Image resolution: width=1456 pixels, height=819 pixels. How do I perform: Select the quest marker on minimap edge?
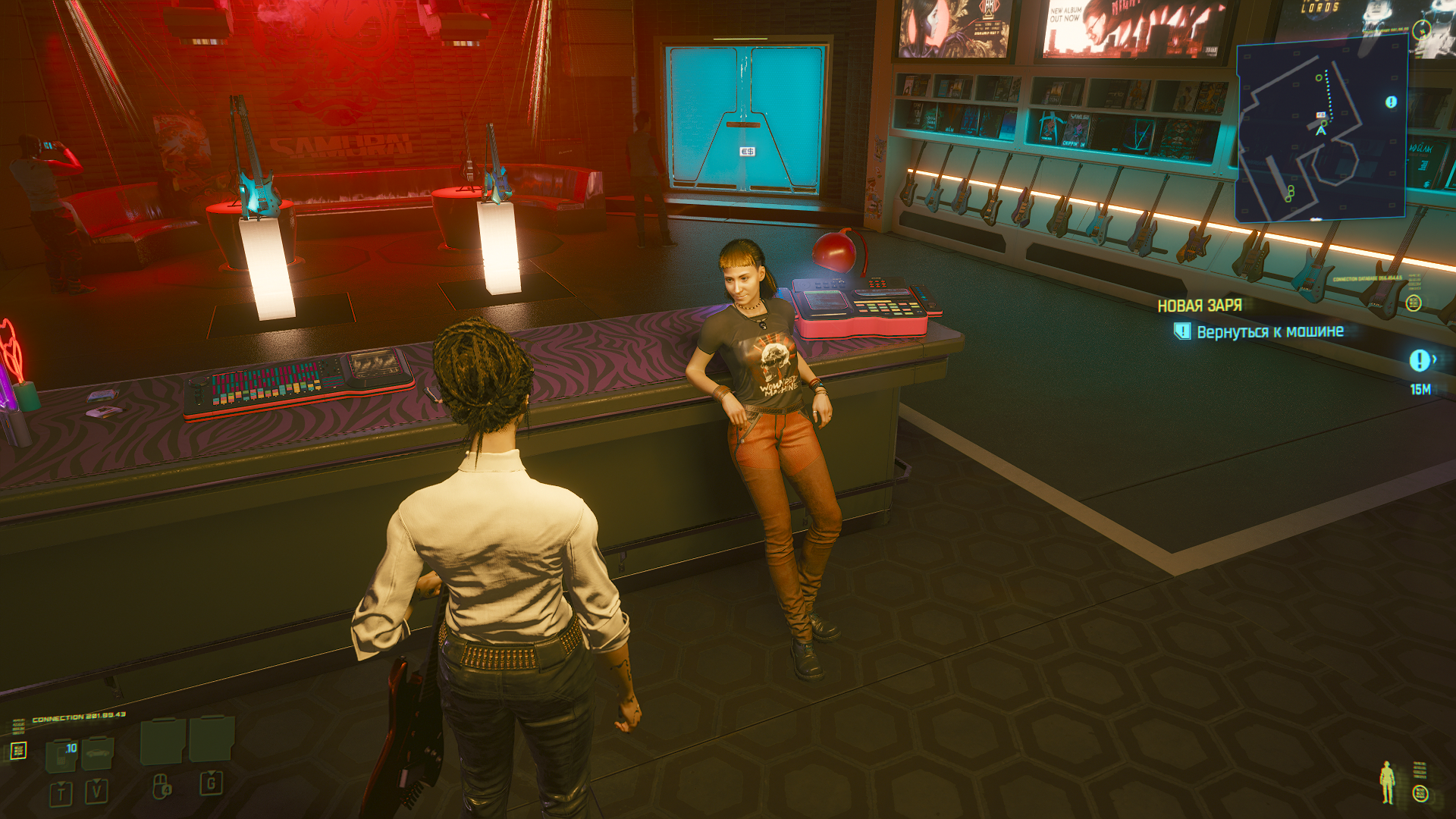click(x=1391, y=102)
